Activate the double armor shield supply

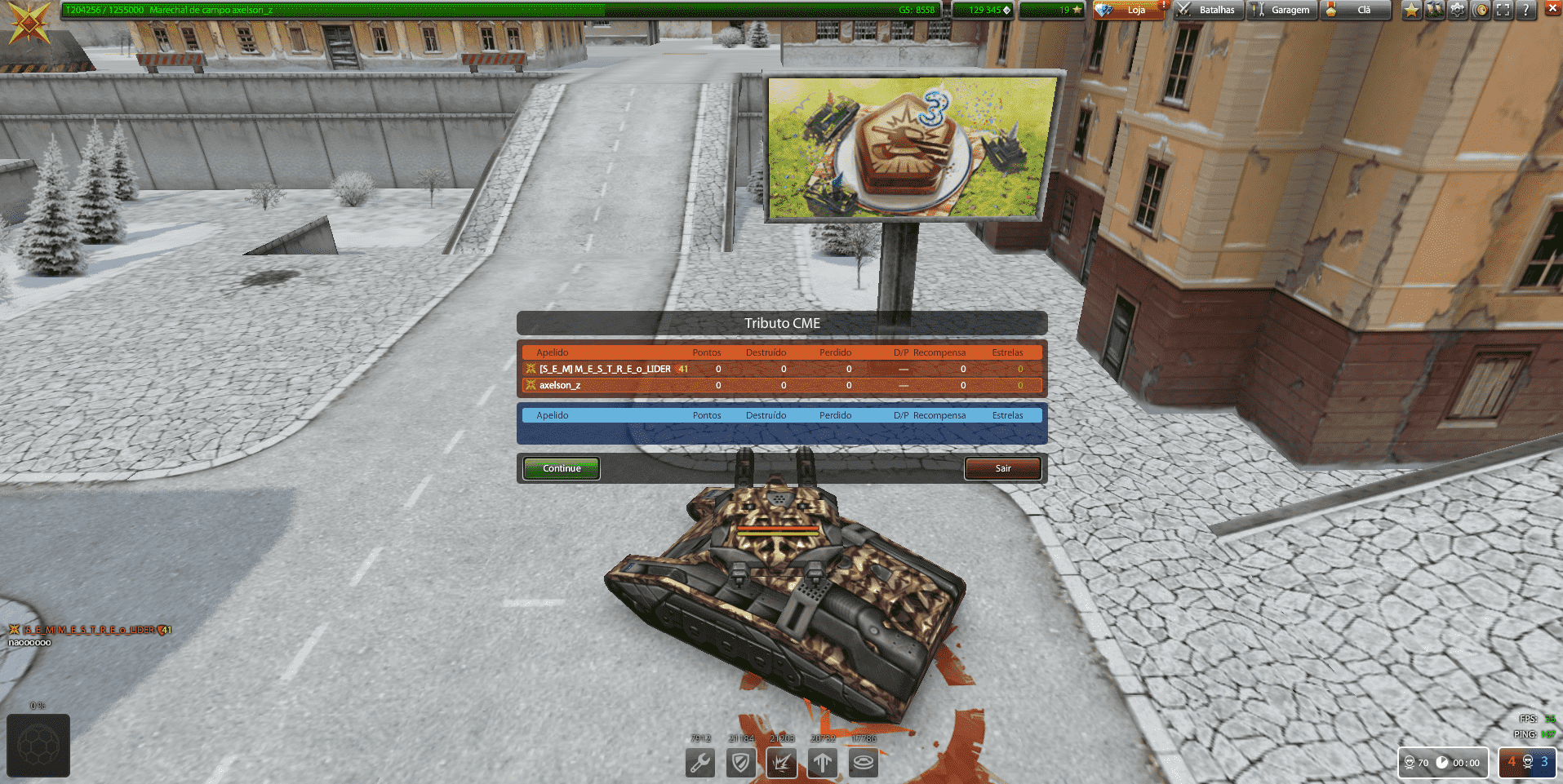click(740, 763)
